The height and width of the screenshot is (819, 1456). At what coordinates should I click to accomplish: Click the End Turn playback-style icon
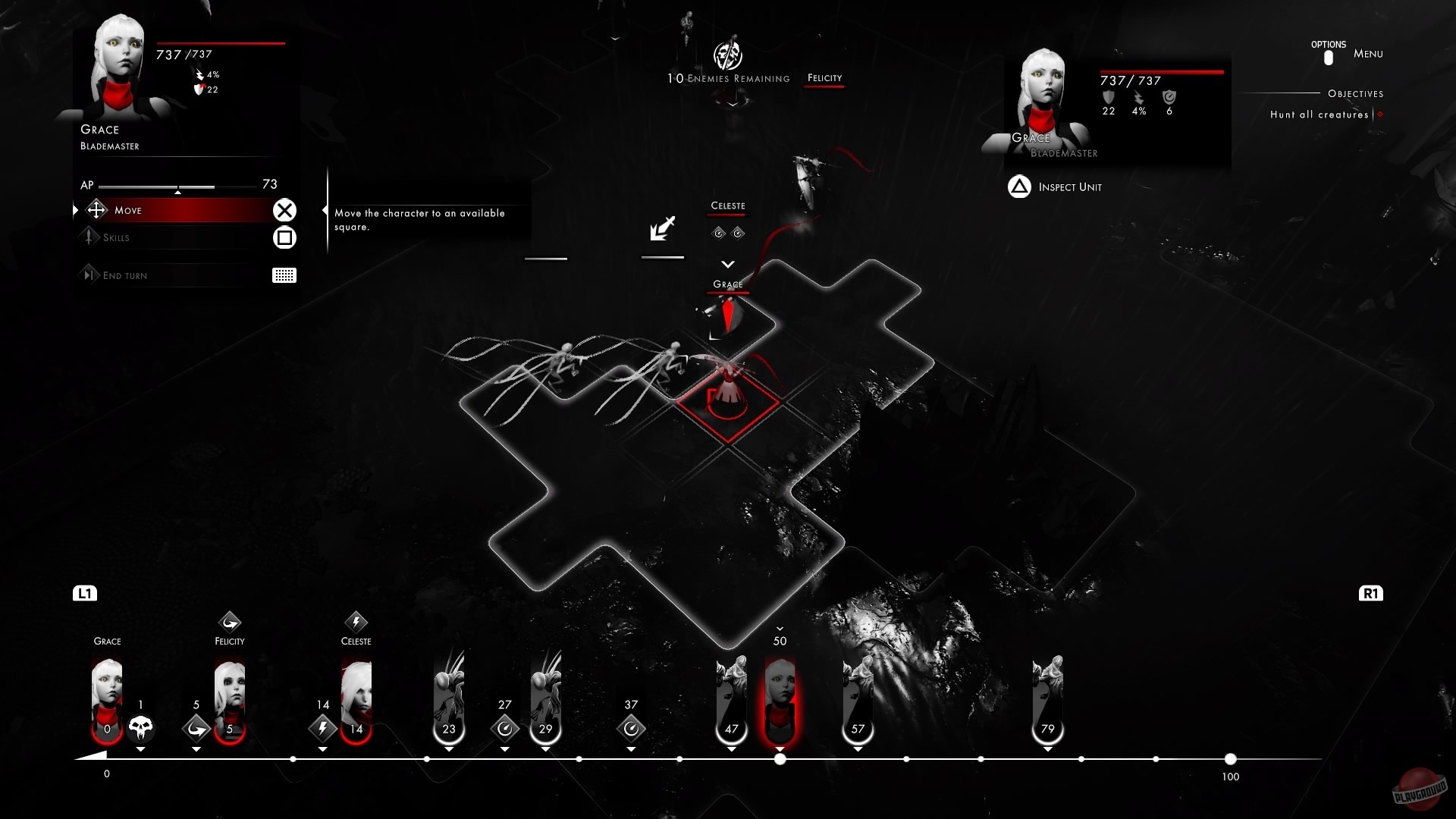click(89, 275)
